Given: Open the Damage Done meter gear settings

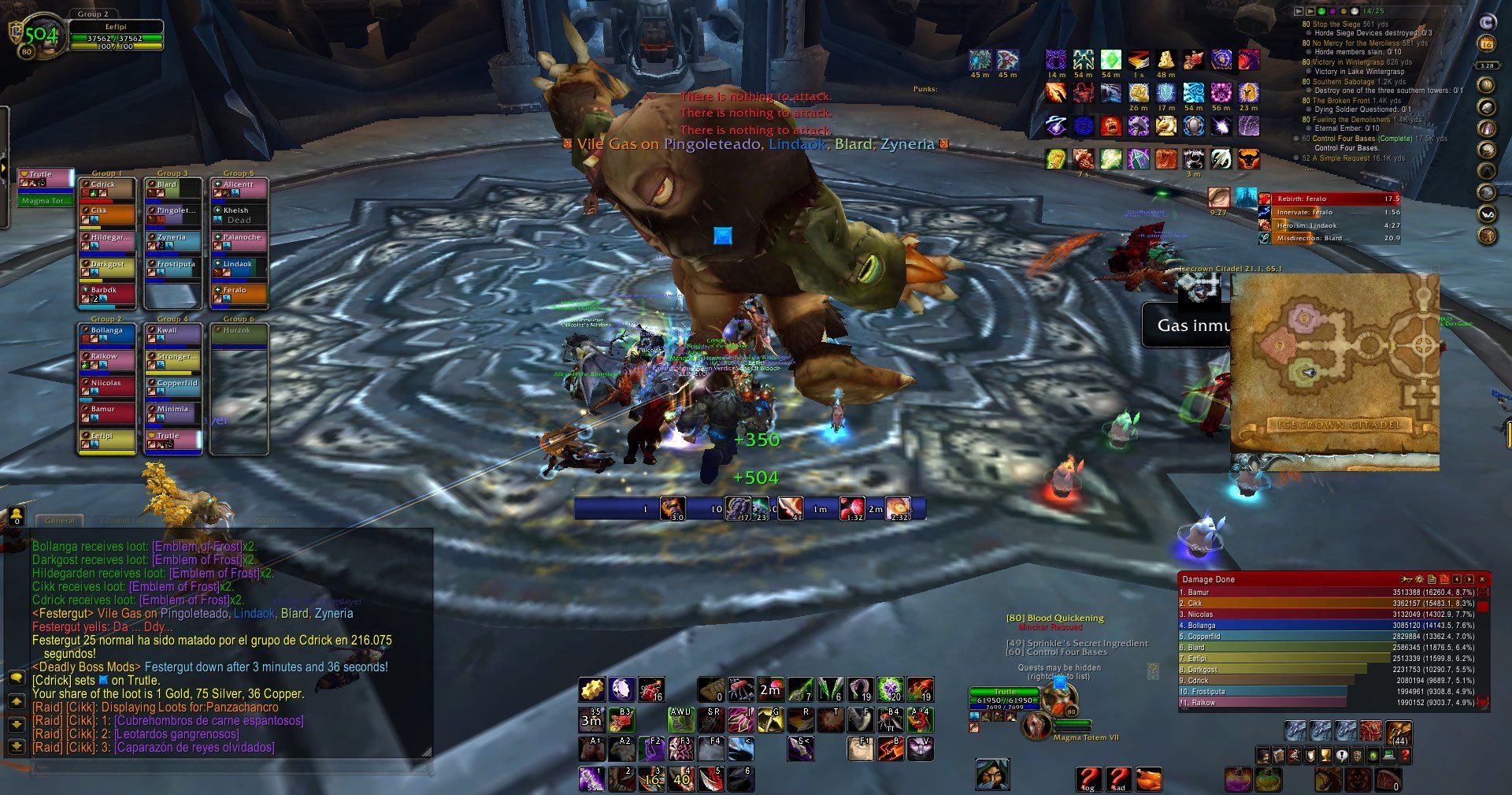Looking at the screenshot, I should coord(1419,579).
